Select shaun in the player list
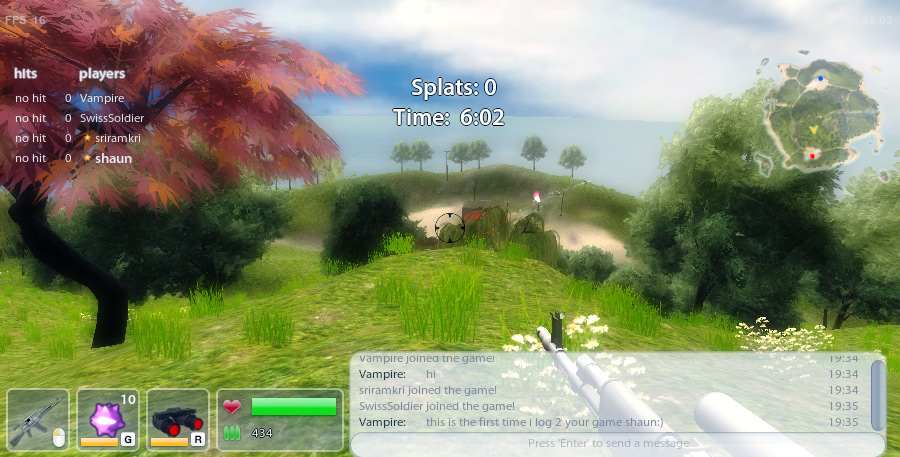Image resolution: width=900 pixels, height=457 pixels. coord(113,158)
